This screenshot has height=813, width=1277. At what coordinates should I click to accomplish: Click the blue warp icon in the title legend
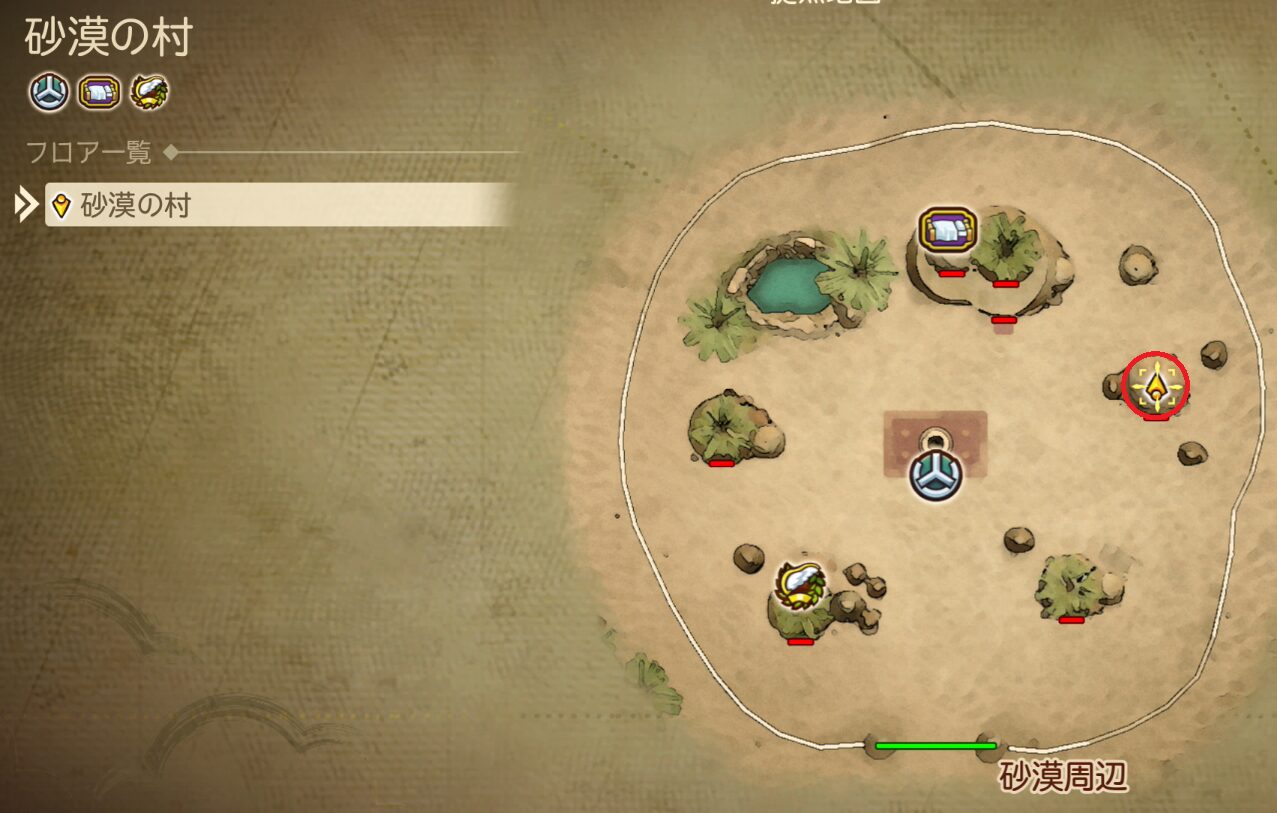(48, 93)
